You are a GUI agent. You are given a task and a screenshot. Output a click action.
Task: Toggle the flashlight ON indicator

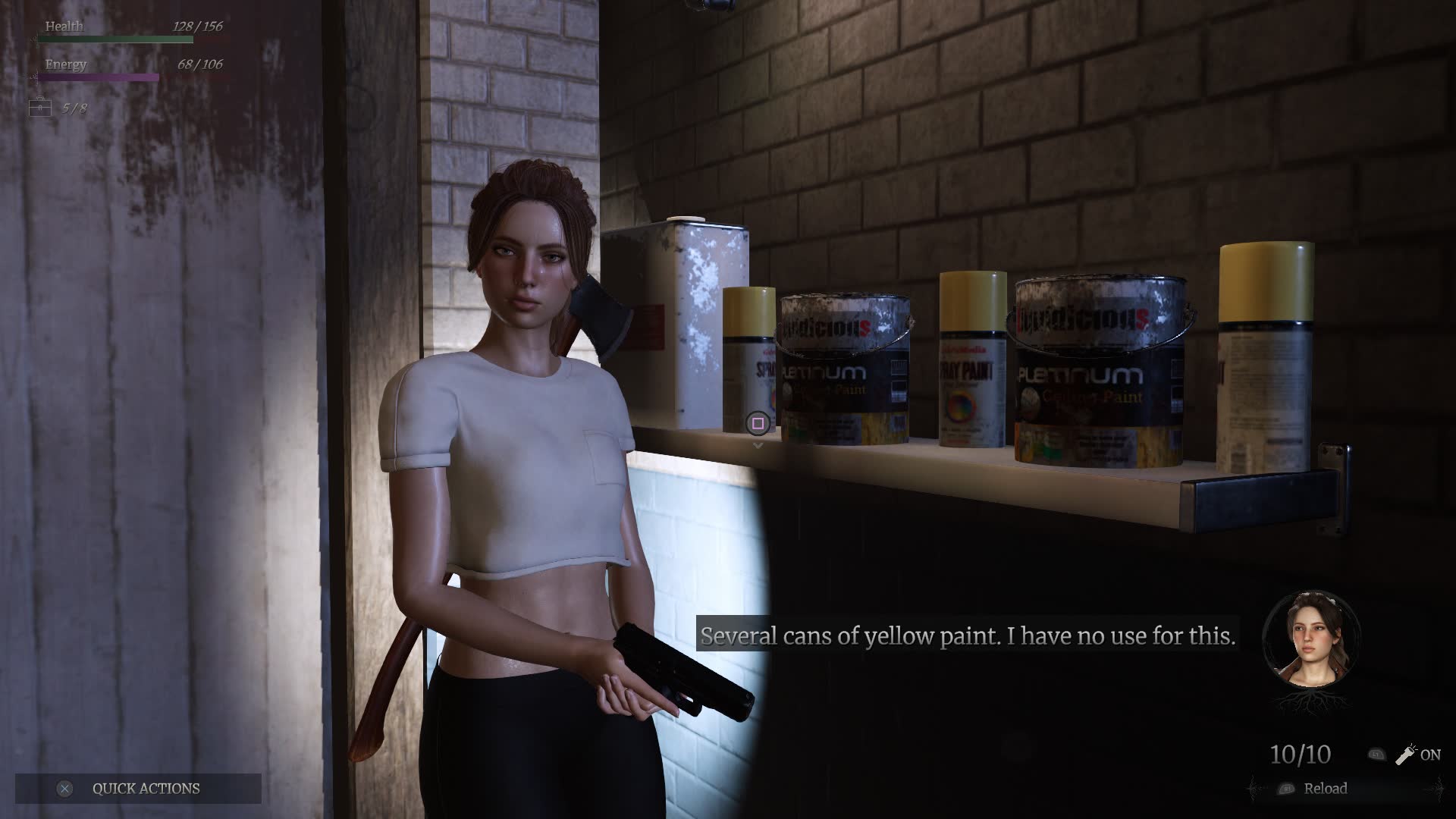(x=1417, y=755)
